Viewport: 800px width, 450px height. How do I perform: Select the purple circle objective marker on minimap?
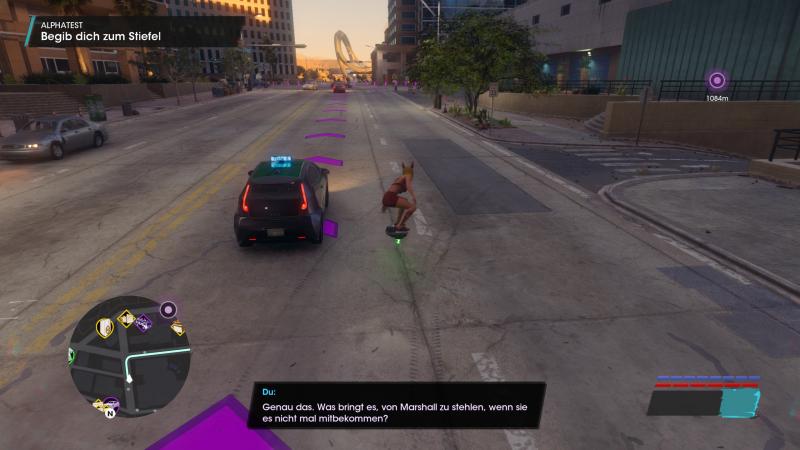pos(168,309)
